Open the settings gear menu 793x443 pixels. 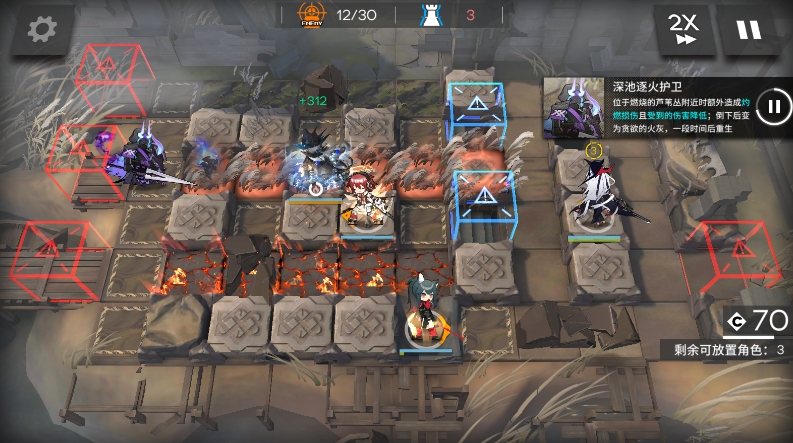coord(41,30)
